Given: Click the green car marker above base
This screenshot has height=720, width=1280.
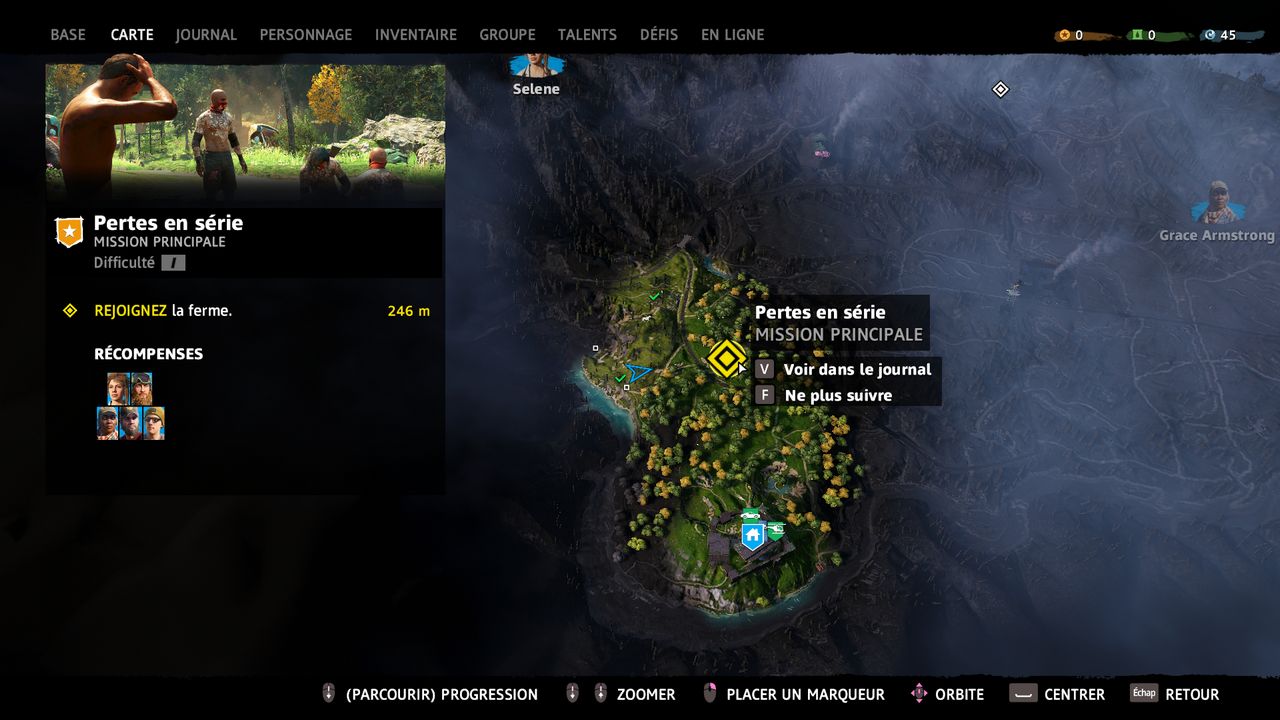Looking at the screenshot, I should pos(751,514).
